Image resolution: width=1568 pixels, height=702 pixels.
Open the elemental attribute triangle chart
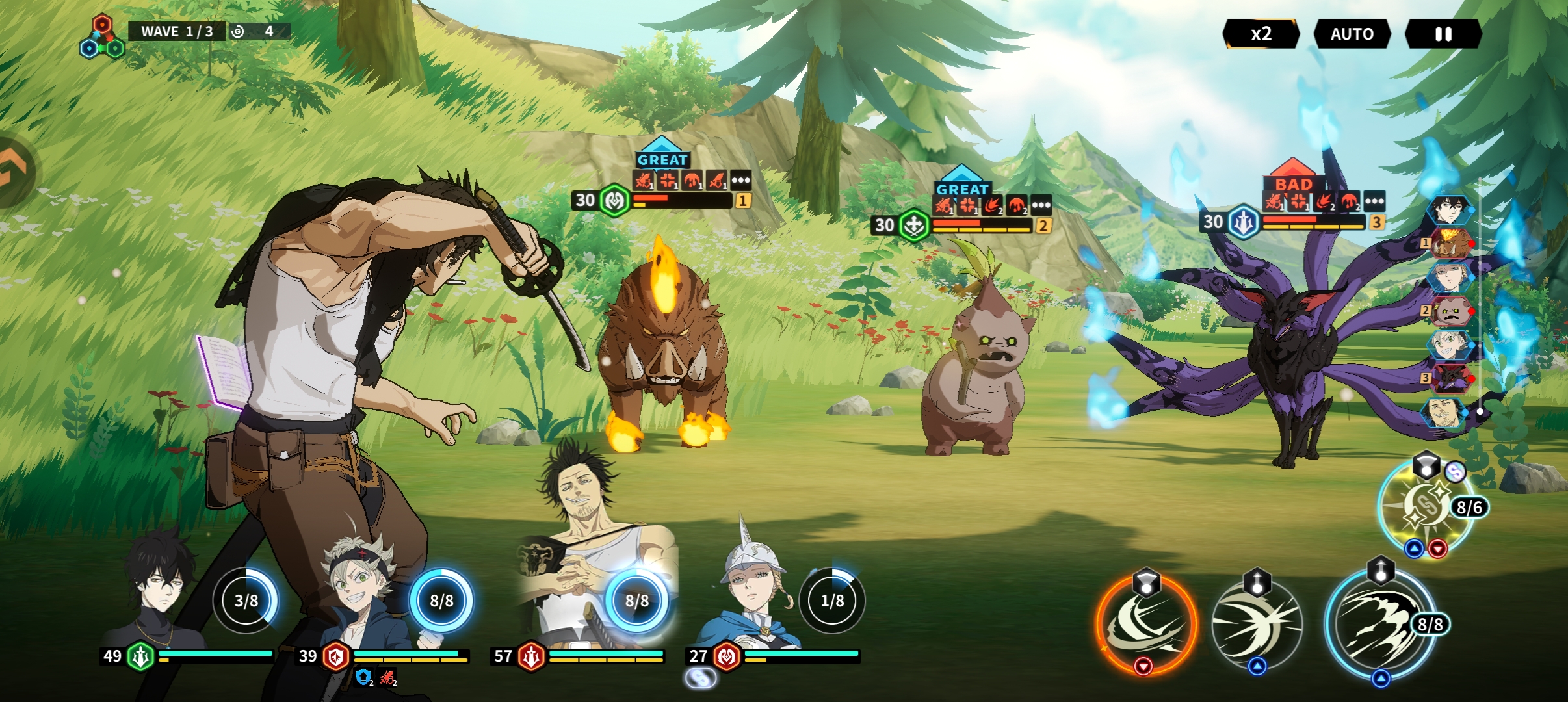(101, 38)
